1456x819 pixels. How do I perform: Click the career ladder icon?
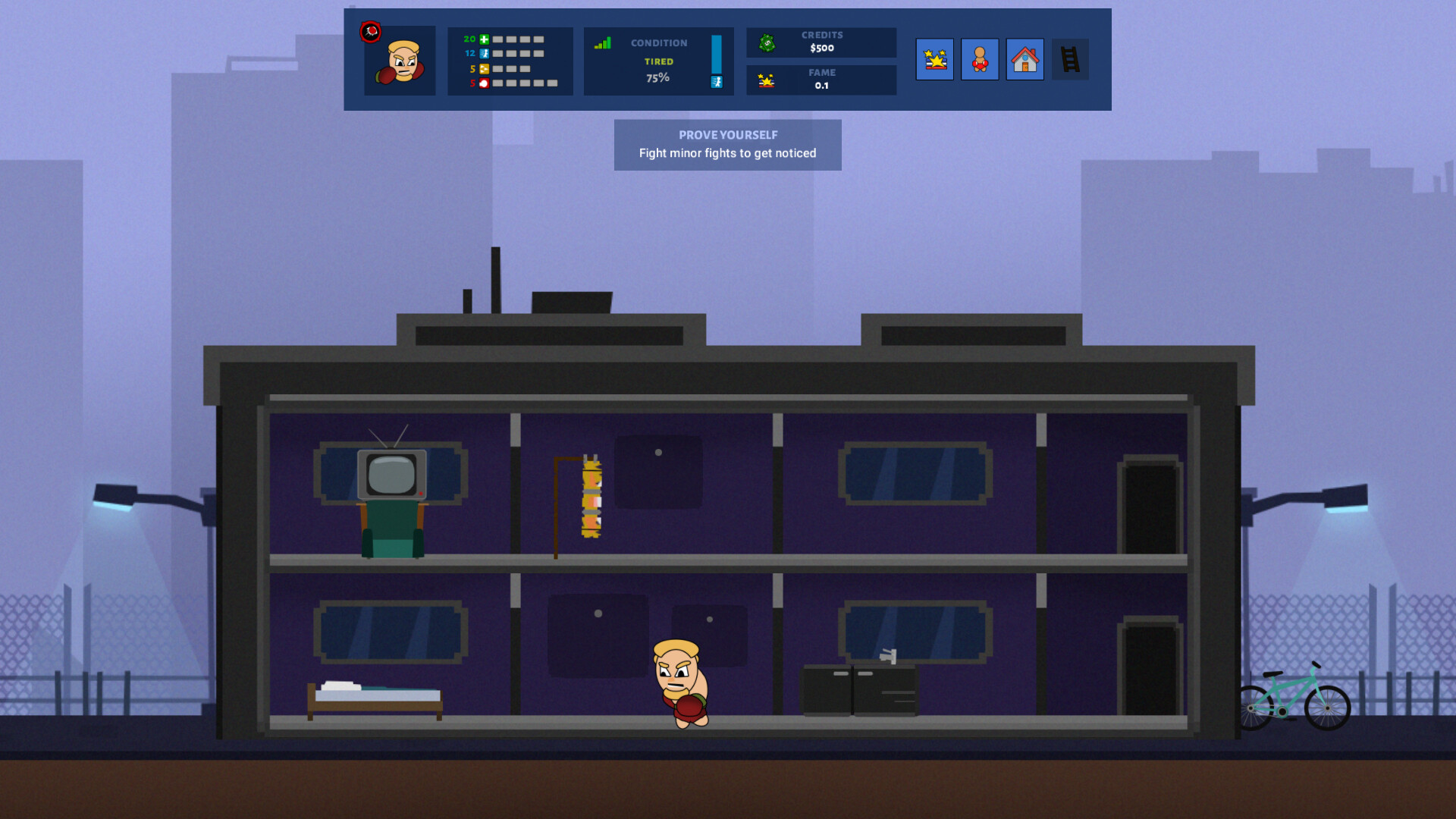[1069, 59]
